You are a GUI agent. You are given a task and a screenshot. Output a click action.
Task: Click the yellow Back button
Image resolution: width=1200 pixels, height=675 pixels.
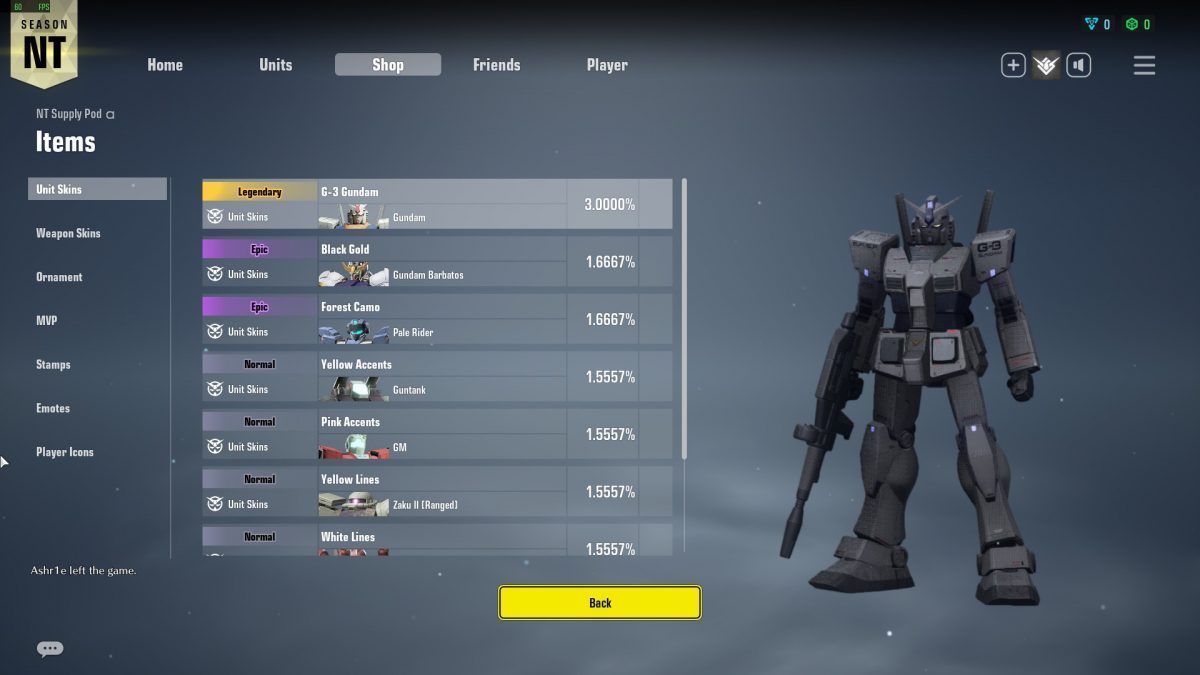600,603
